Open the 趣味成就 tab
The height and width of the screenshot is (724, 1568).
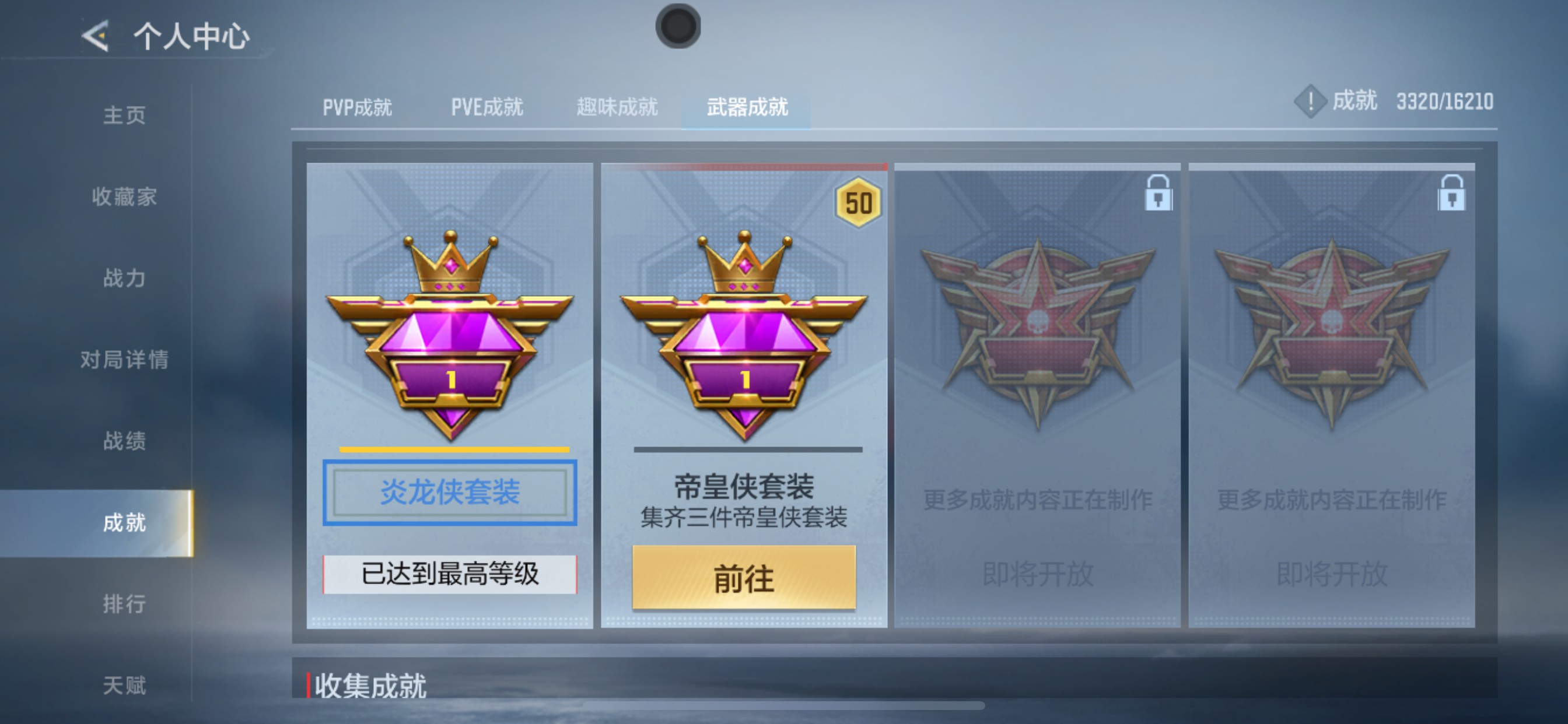click(616, 107)
